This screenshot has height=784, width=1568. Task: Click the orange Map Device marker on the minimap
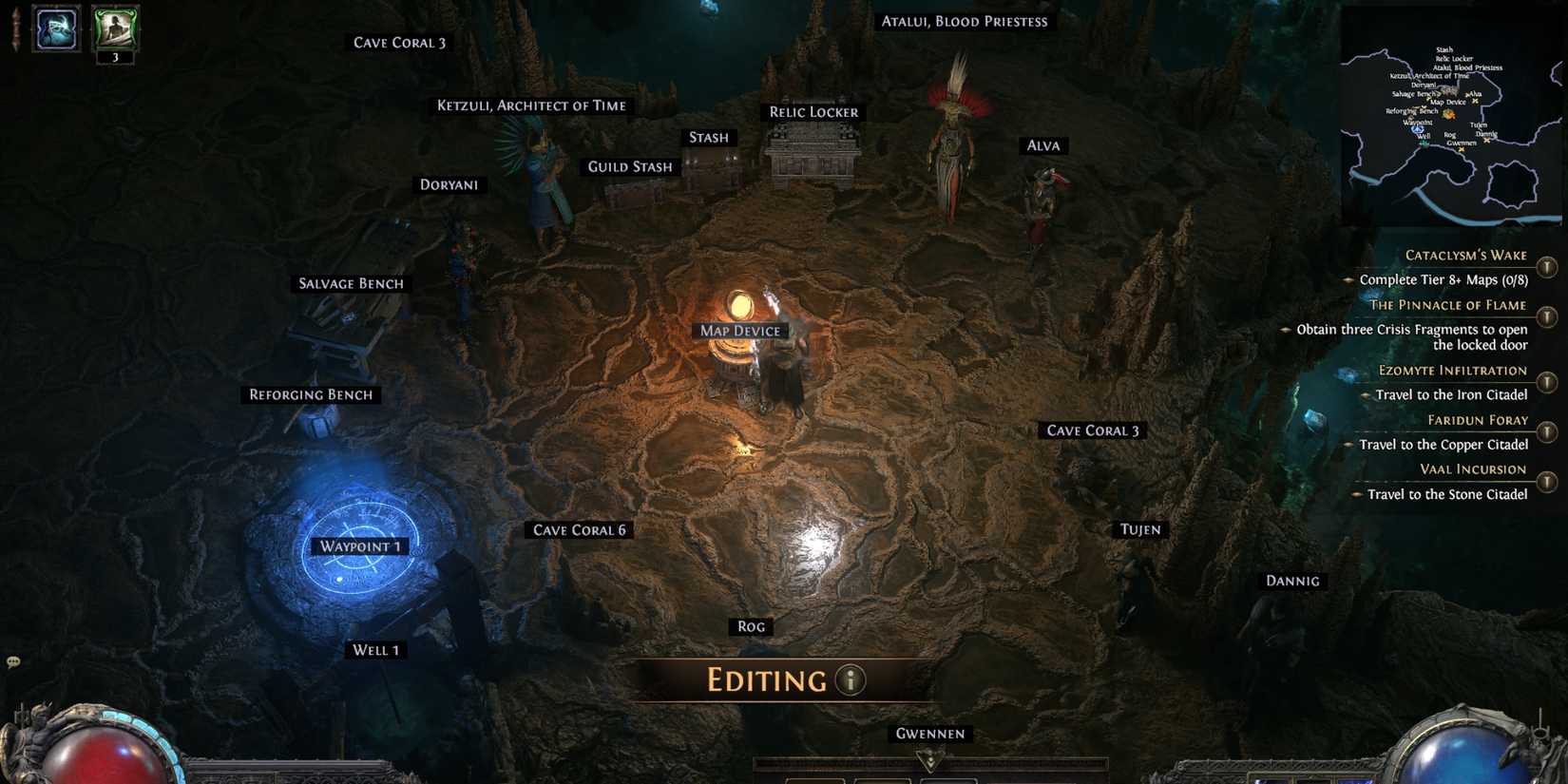1448,114
